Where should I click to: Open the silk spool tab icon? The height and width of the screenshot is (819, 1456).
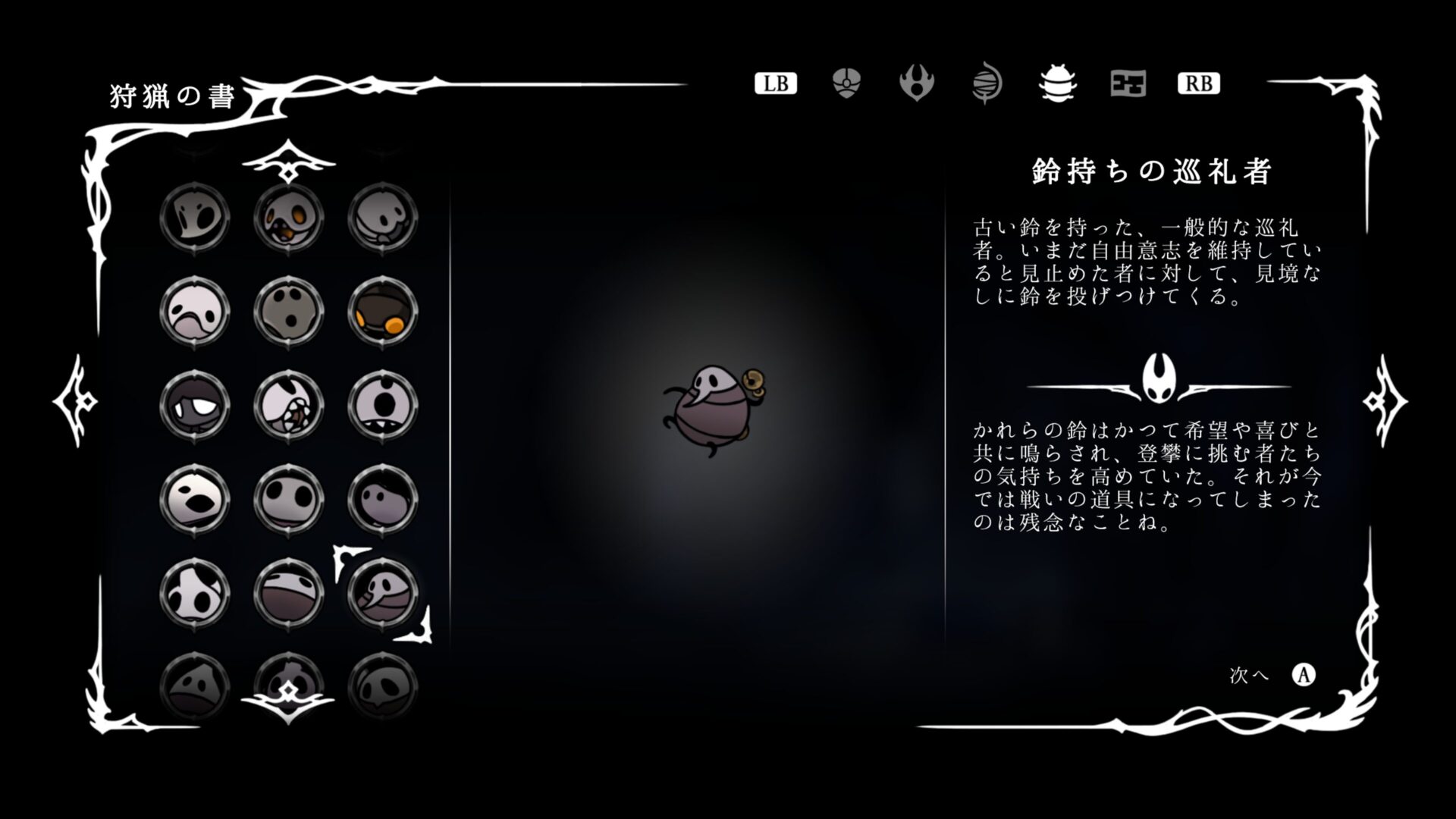click(987, 83)
